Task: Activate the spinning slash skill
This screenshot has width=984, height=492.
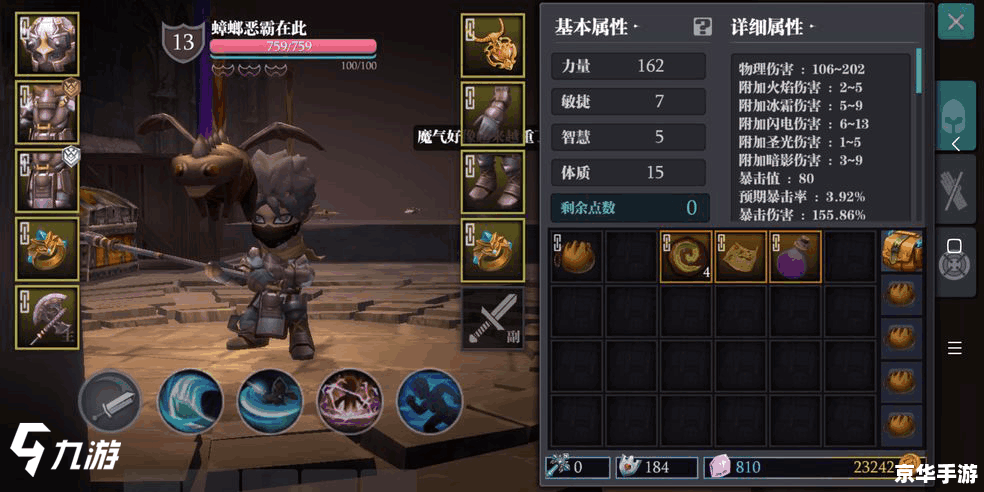Action: coord(270,402)
